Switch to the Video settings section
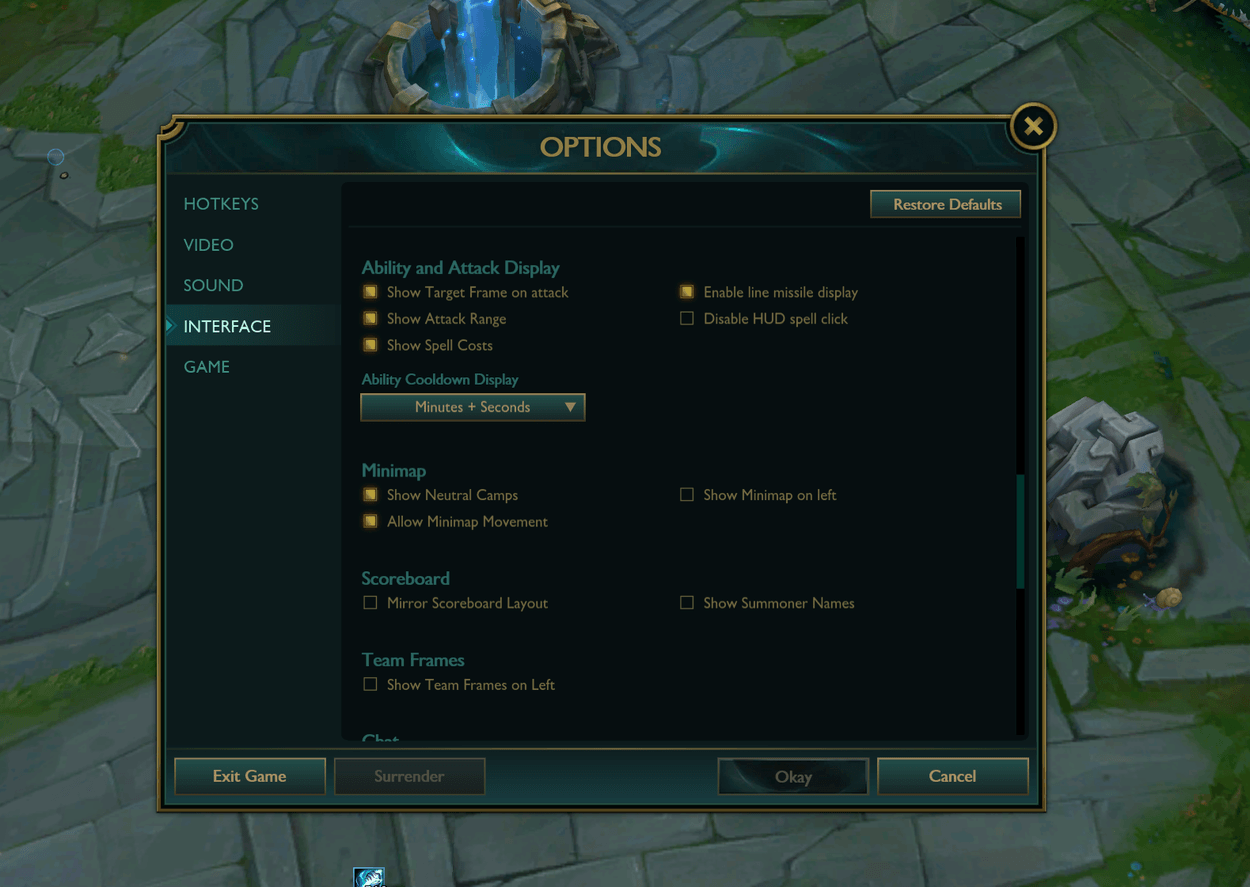The height and width of the screenshot is (887, 1250). point(208,245)
